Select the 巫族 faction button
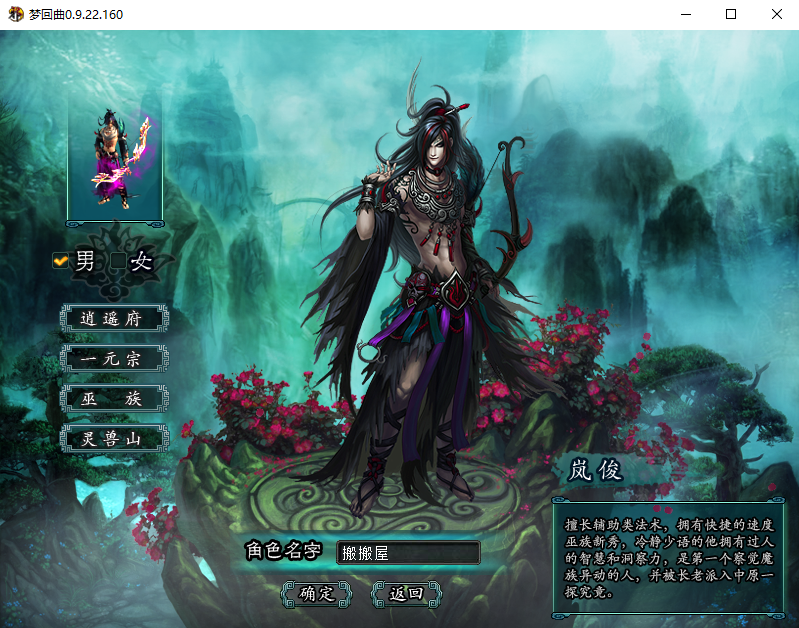 pyautogui.click(x=112, y=399)
